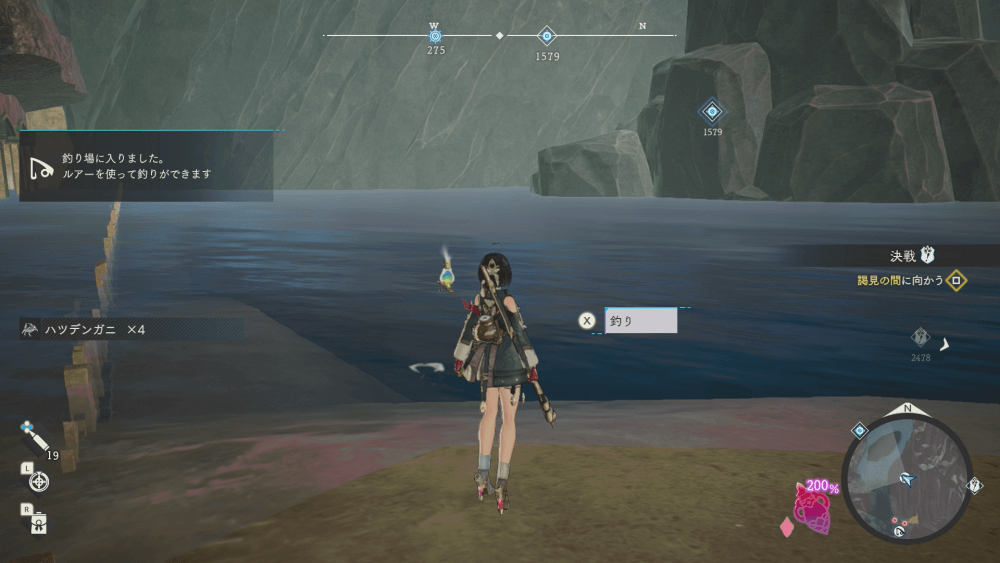The image size is (1000, 563).
Task: Open the circular minimap
Action: pyautogui.click(x=907, y=480)
